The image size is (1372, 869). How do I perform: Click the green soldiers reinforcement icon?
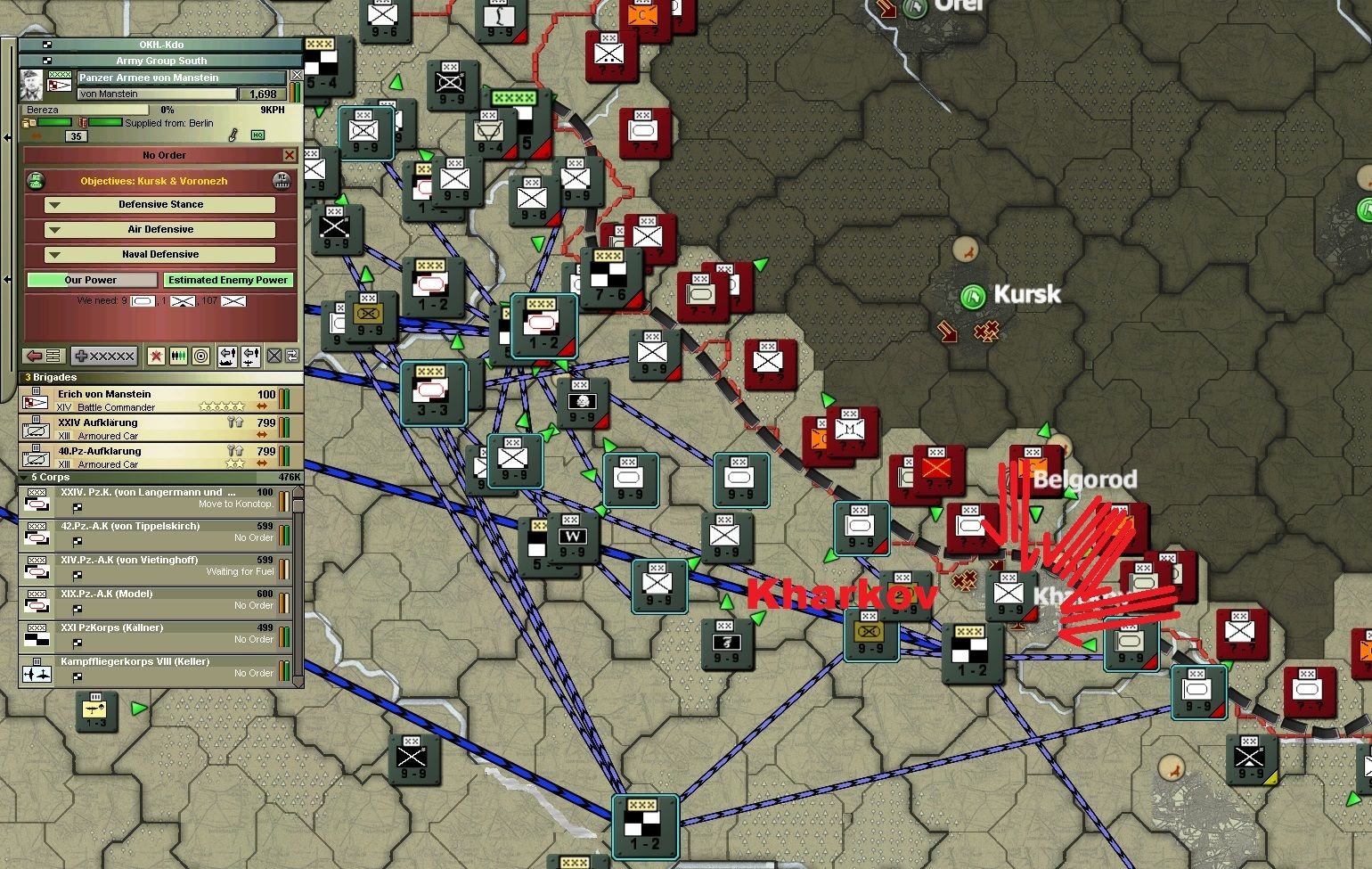coord(176,357)
